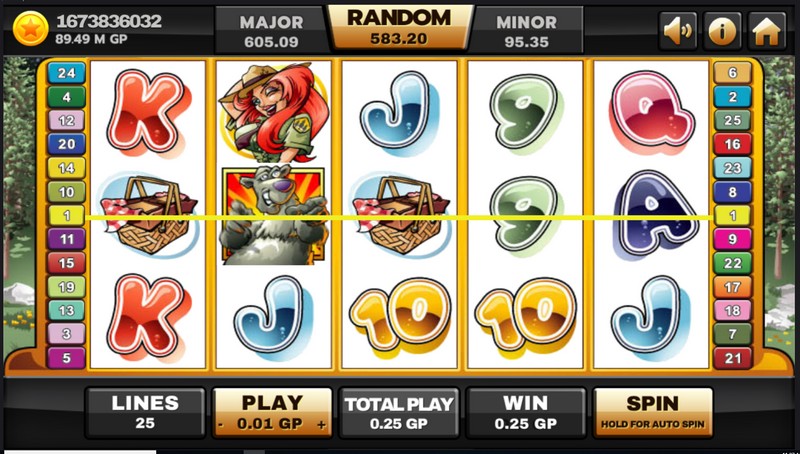Choose payline marker 6

click(732, 73)
